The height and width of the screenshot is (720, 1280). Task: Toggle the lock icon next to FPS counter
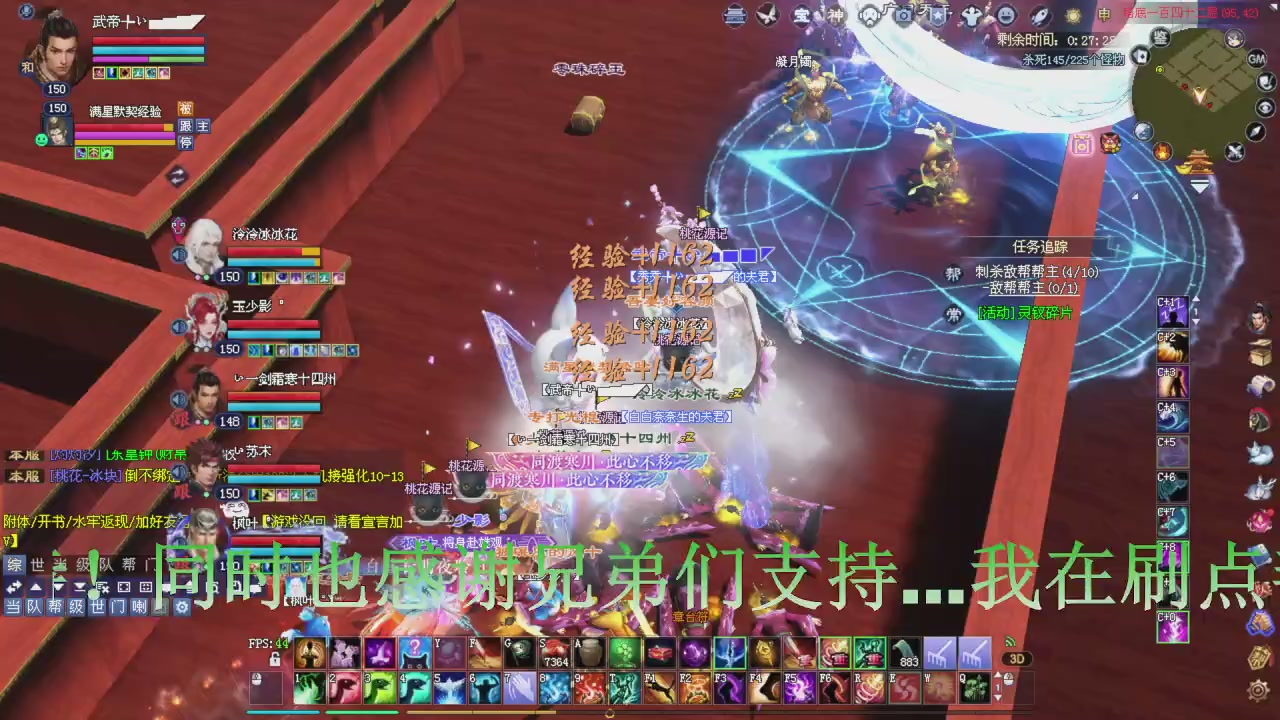[275, 660]
